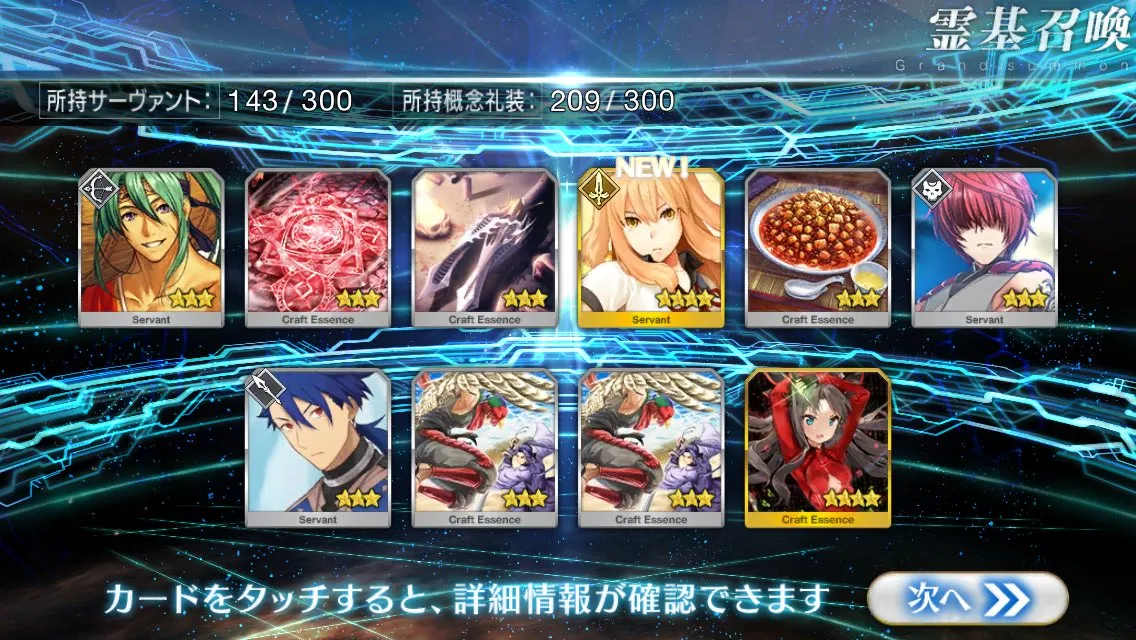Open the red magic circle Craft Essence card
Viewport: 1136px width, 640px height.
pos(317,248)
